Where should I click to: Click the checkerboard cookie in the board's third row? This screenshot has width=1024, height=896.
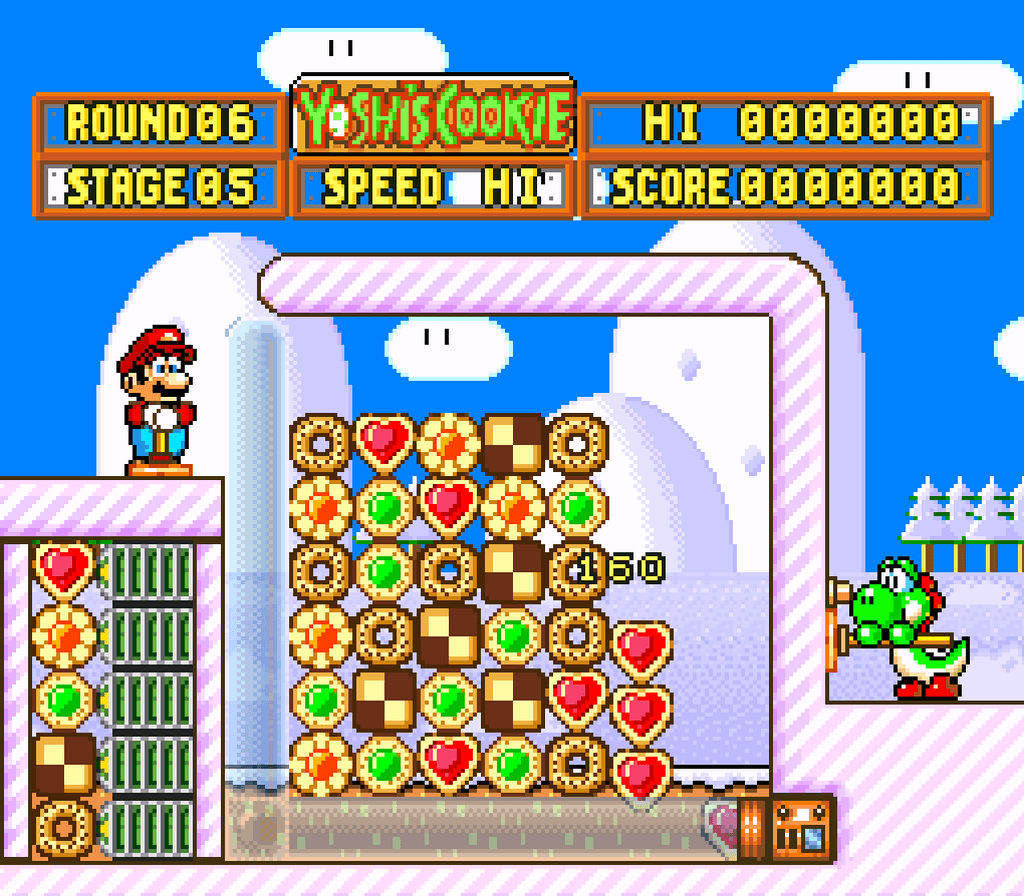tap(513, 570)
